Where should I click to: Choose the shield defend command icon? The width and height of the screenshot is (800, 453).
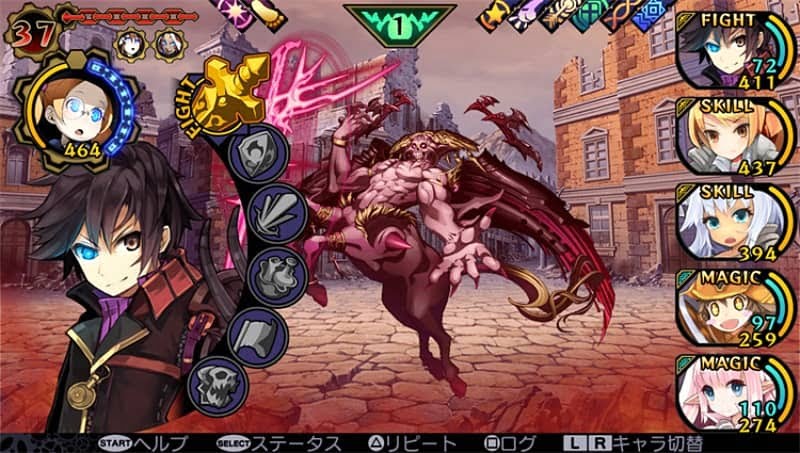pos(259,152)
